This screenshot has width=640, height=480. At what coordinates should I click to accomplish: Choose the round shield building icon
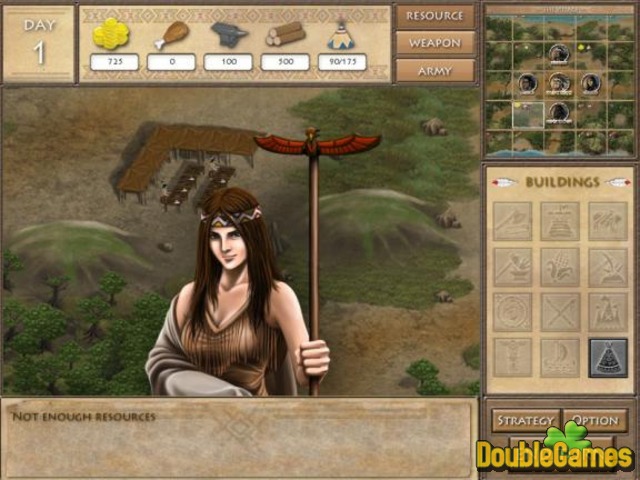[513, 311]
